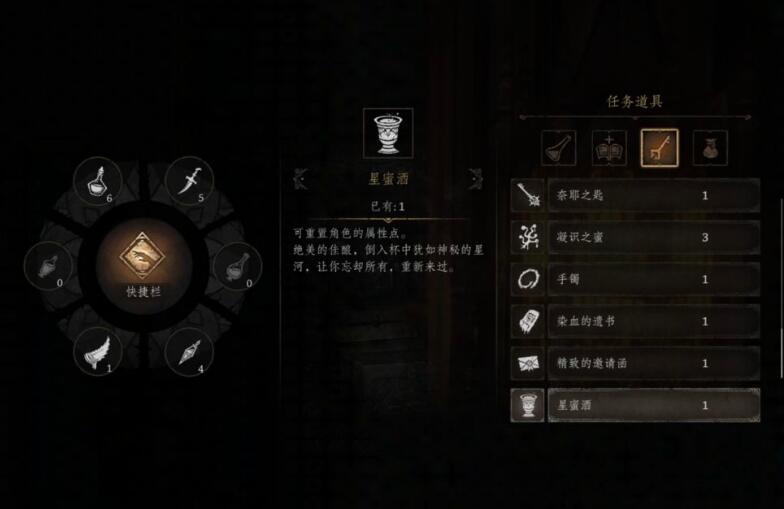Select the crystal shard quick slot
The image size is (784, 509).
pyautogui.click(x=189, y=351)
